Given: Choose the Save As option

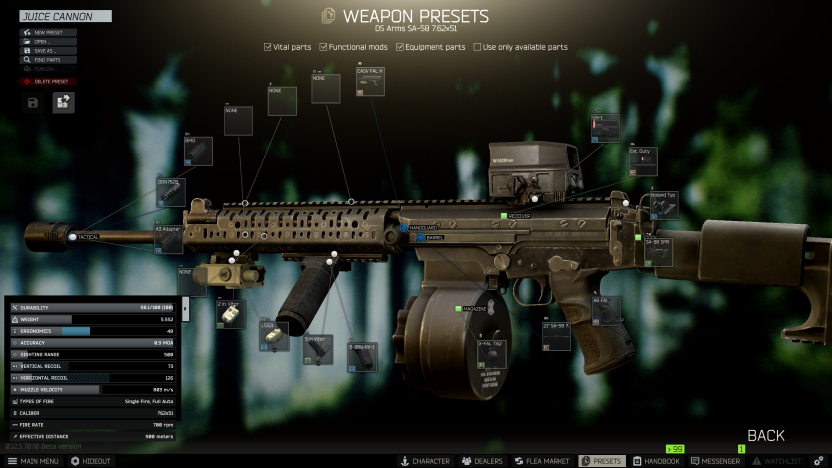Looking at the screenshot, I should [47, 51].
